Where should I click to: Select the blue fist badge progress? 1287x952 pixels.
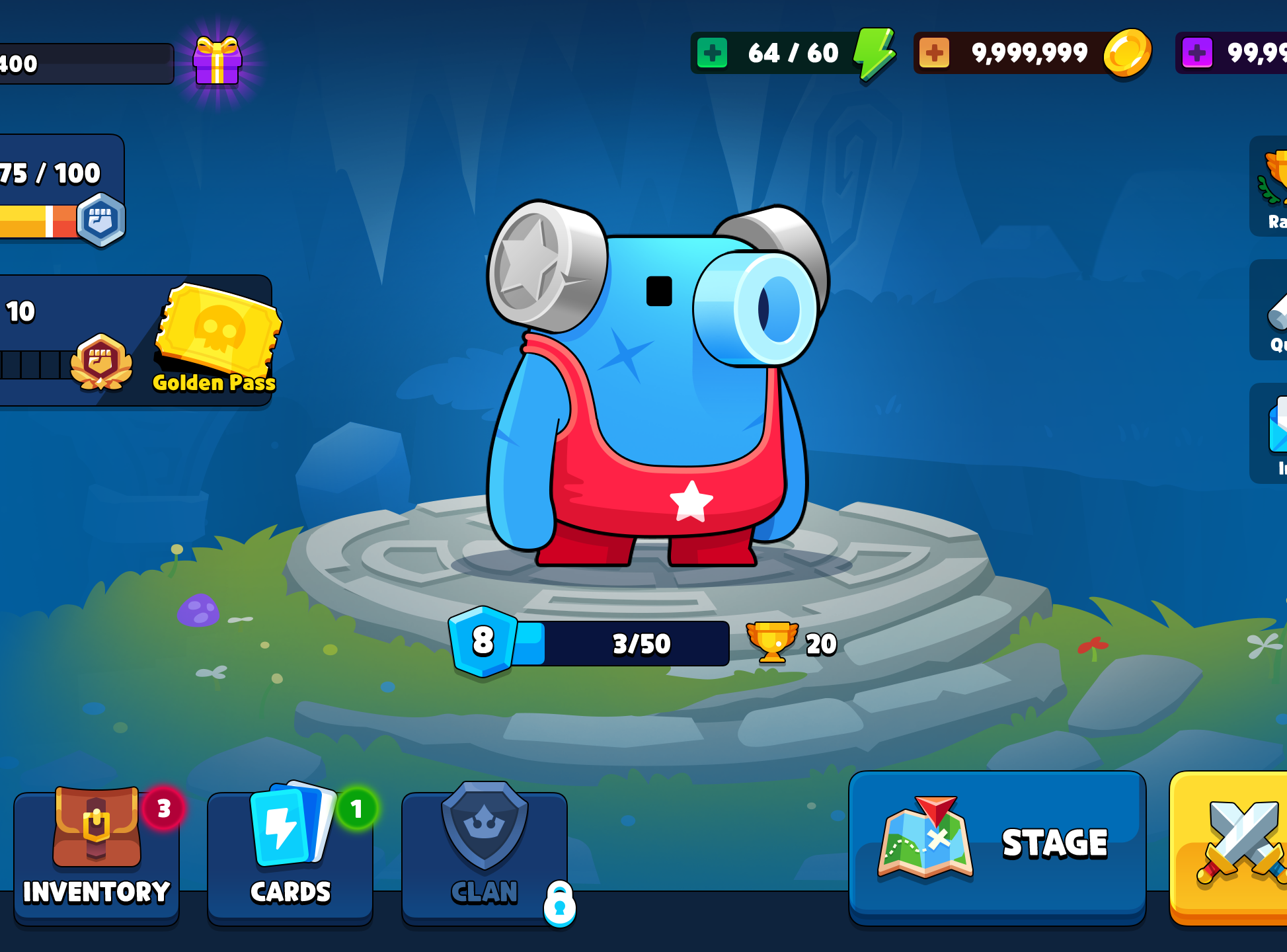point(100,220)
